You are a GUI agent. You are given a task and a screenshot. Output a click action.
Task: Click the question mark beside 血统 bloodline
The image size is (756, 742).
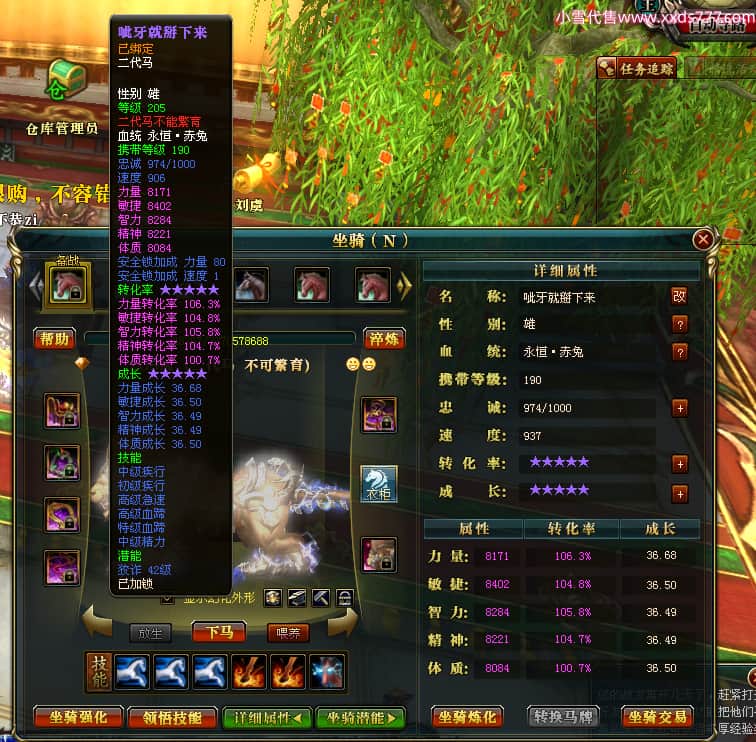pos(679,352)
